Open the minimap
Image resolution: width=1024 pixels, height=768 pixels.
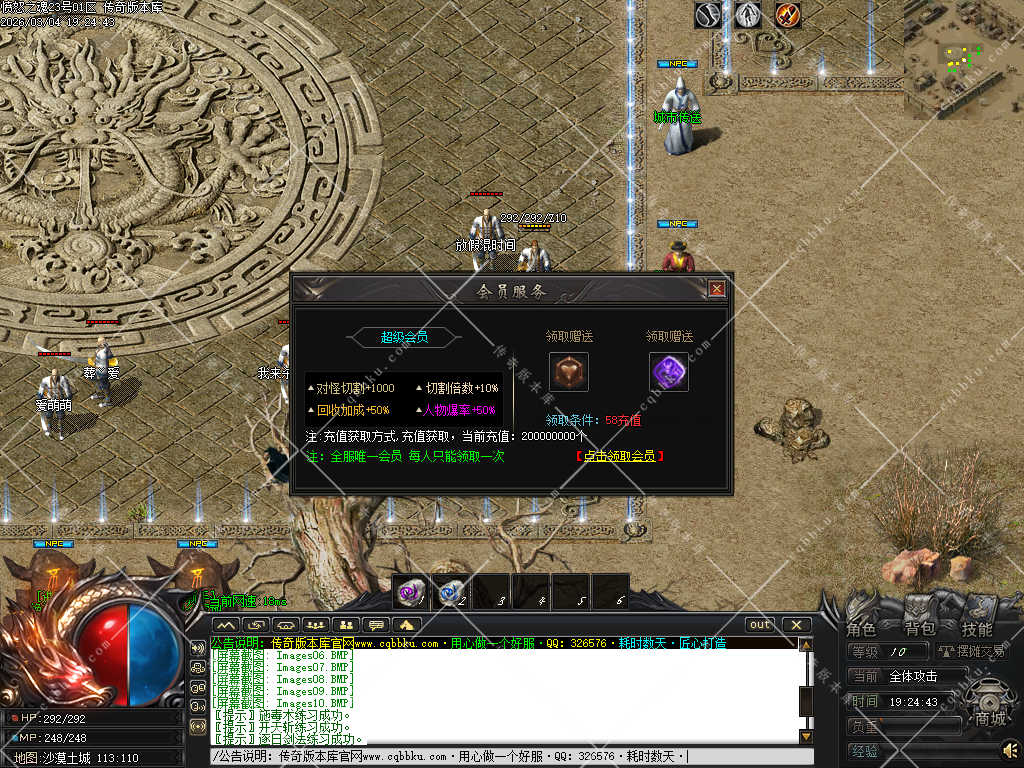pos(963,58)
